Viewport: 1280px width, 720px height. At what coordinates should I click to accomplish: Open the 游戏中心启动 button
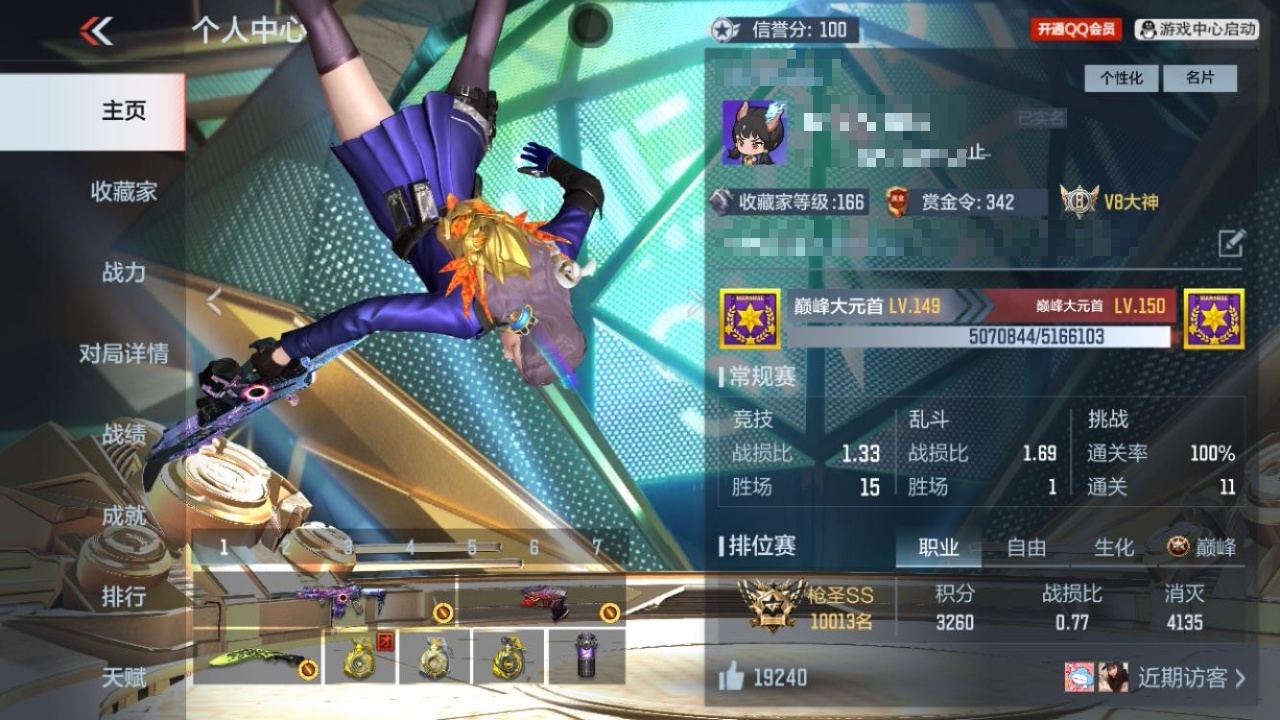click(x=1197, y=30)
